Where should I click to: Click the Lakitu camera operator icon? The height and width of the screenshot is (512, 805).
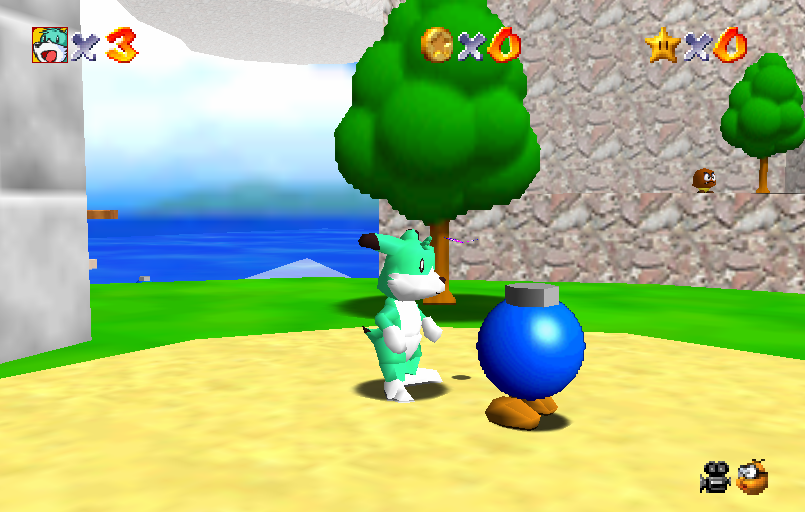[752, 477]
